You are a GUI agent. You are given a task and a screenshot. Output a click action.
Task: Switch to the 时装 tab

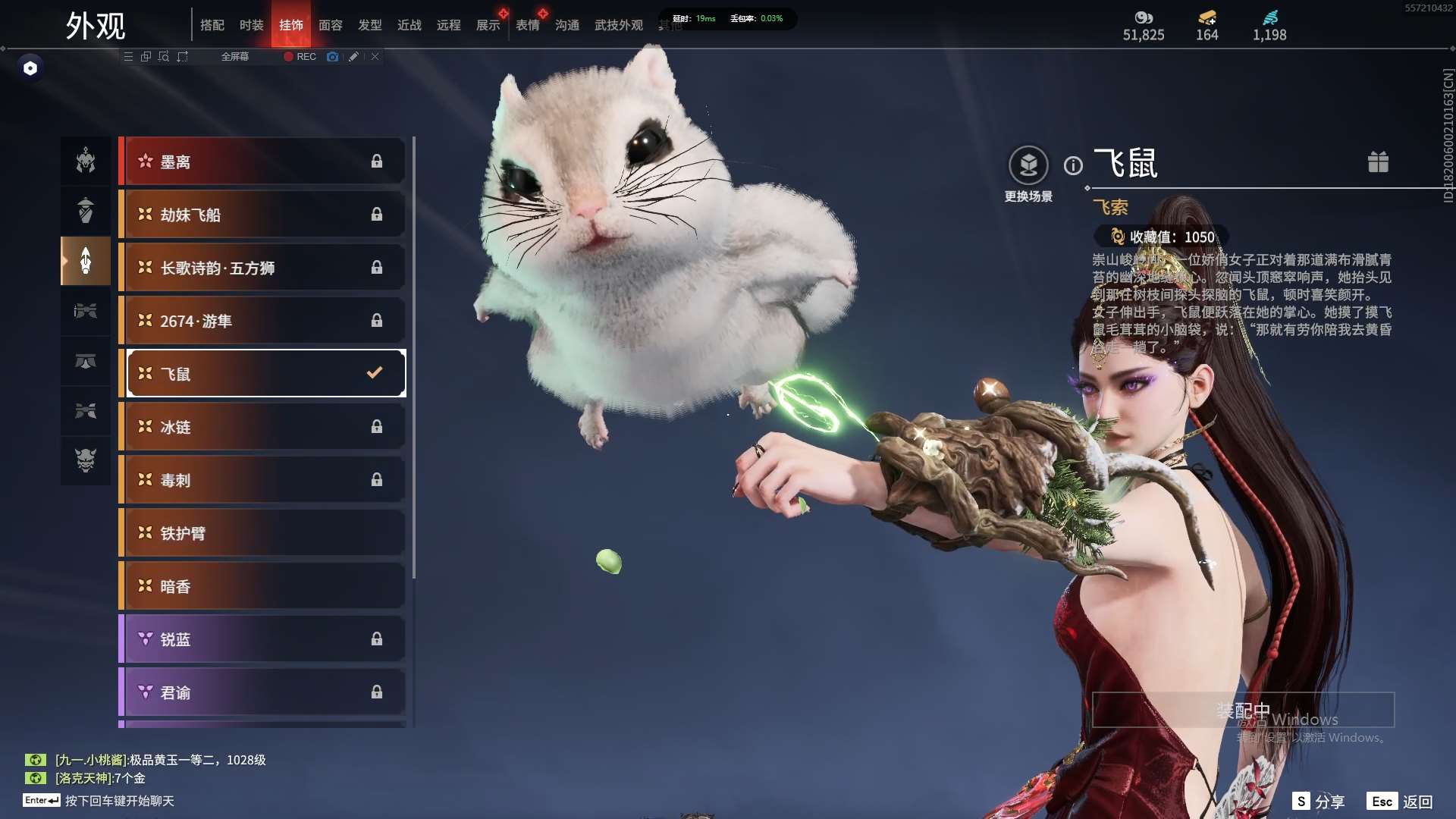(x=251, y=25)
